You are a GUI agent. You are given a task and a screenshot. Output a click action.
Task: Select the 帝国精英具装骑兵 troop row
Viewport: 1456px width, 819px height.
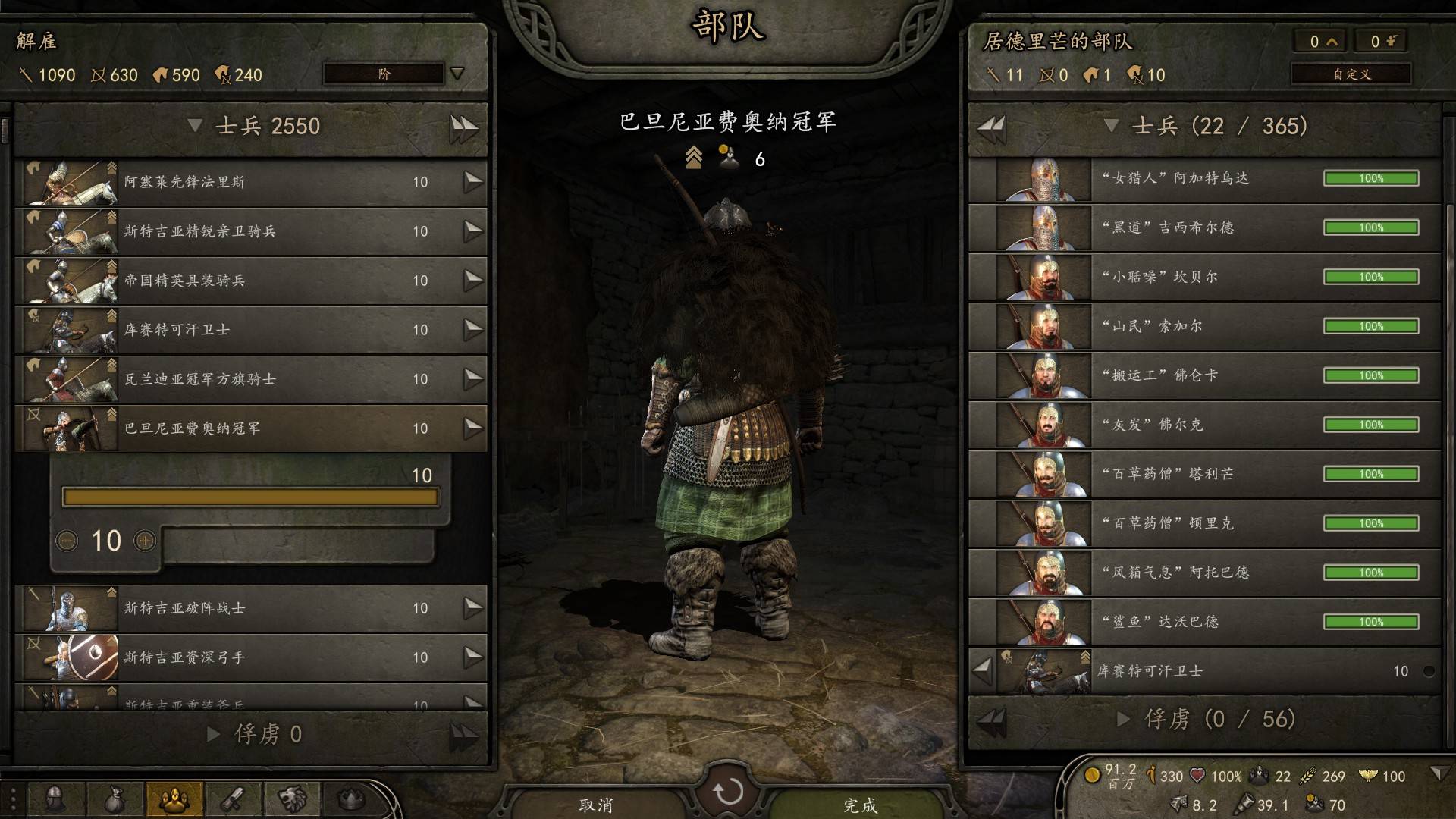click(250, 281)
